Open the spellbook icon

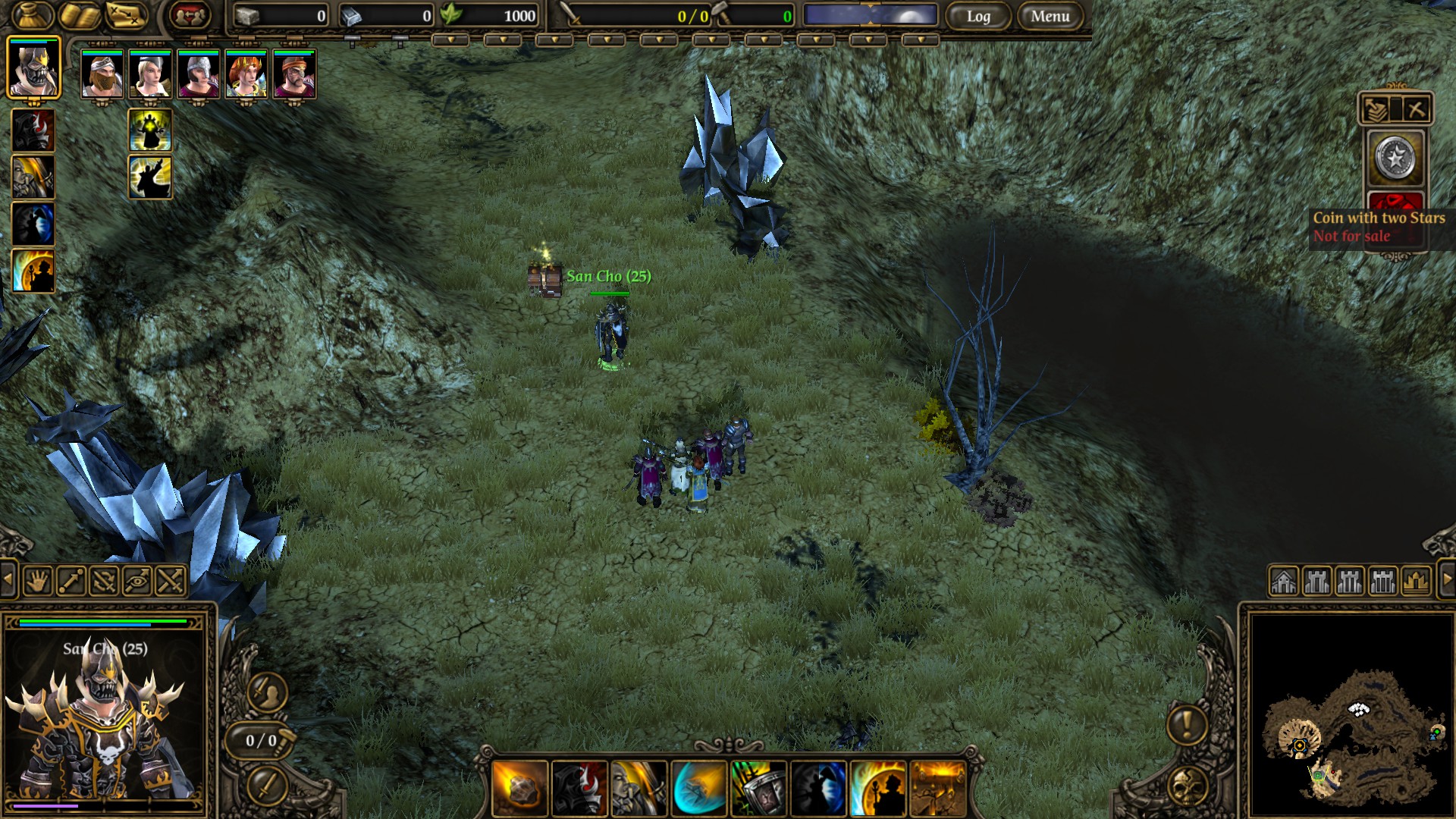(x=80, y=14)
